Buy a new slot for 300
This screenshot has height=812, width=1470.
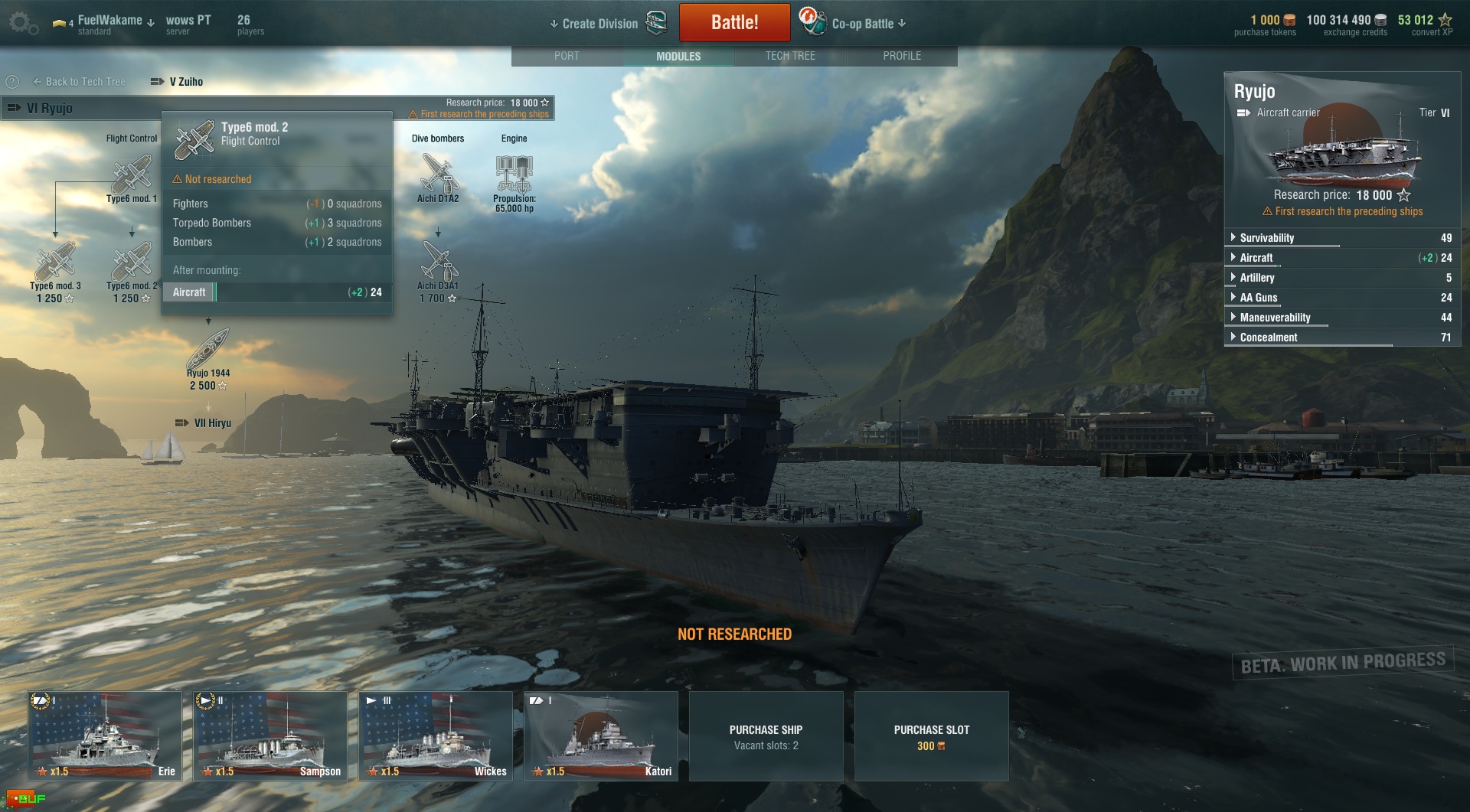[x=931, y=736]
